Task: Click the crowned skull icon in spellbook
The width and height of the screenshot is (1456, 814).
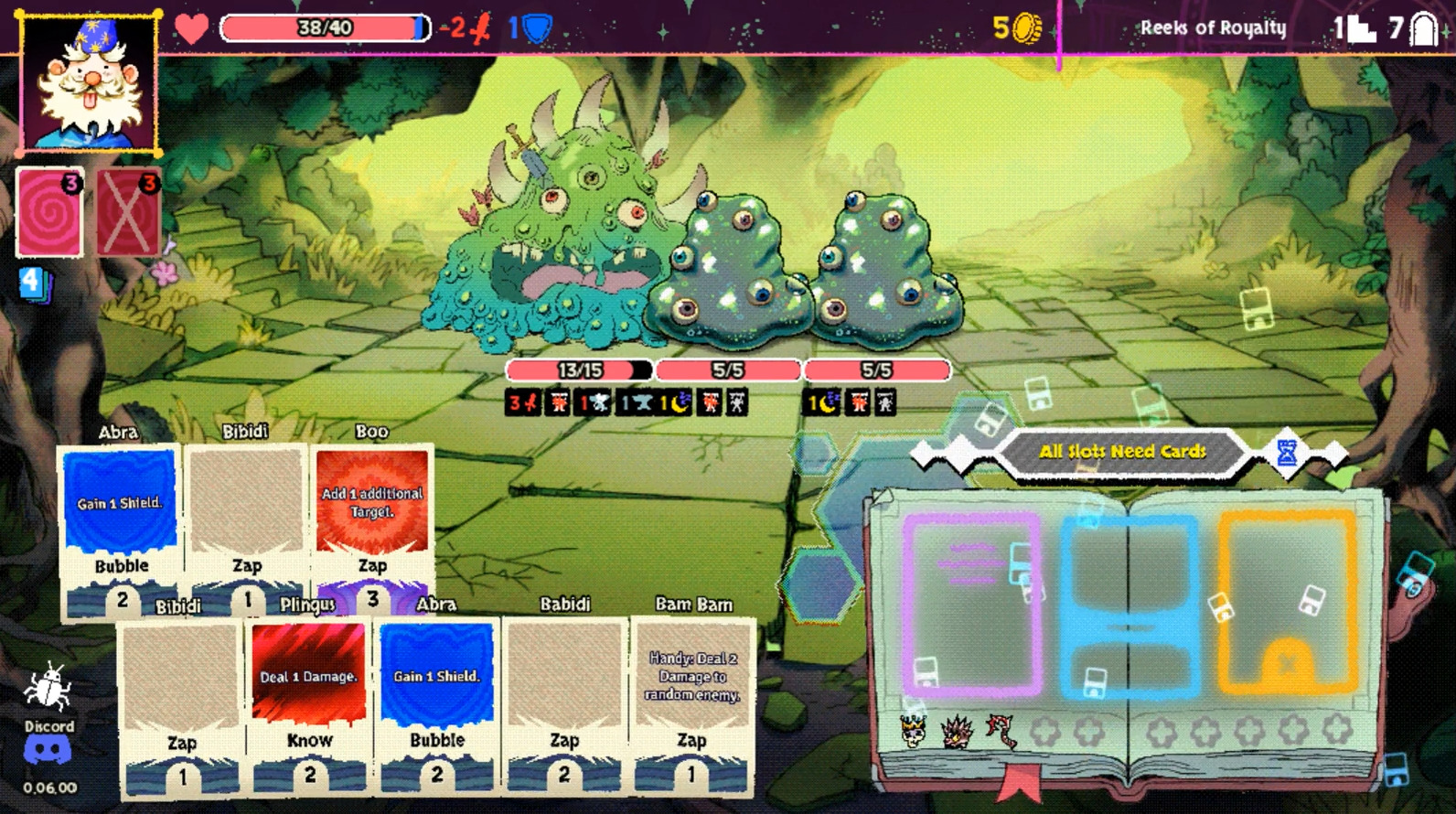Action: pos(913,731)
